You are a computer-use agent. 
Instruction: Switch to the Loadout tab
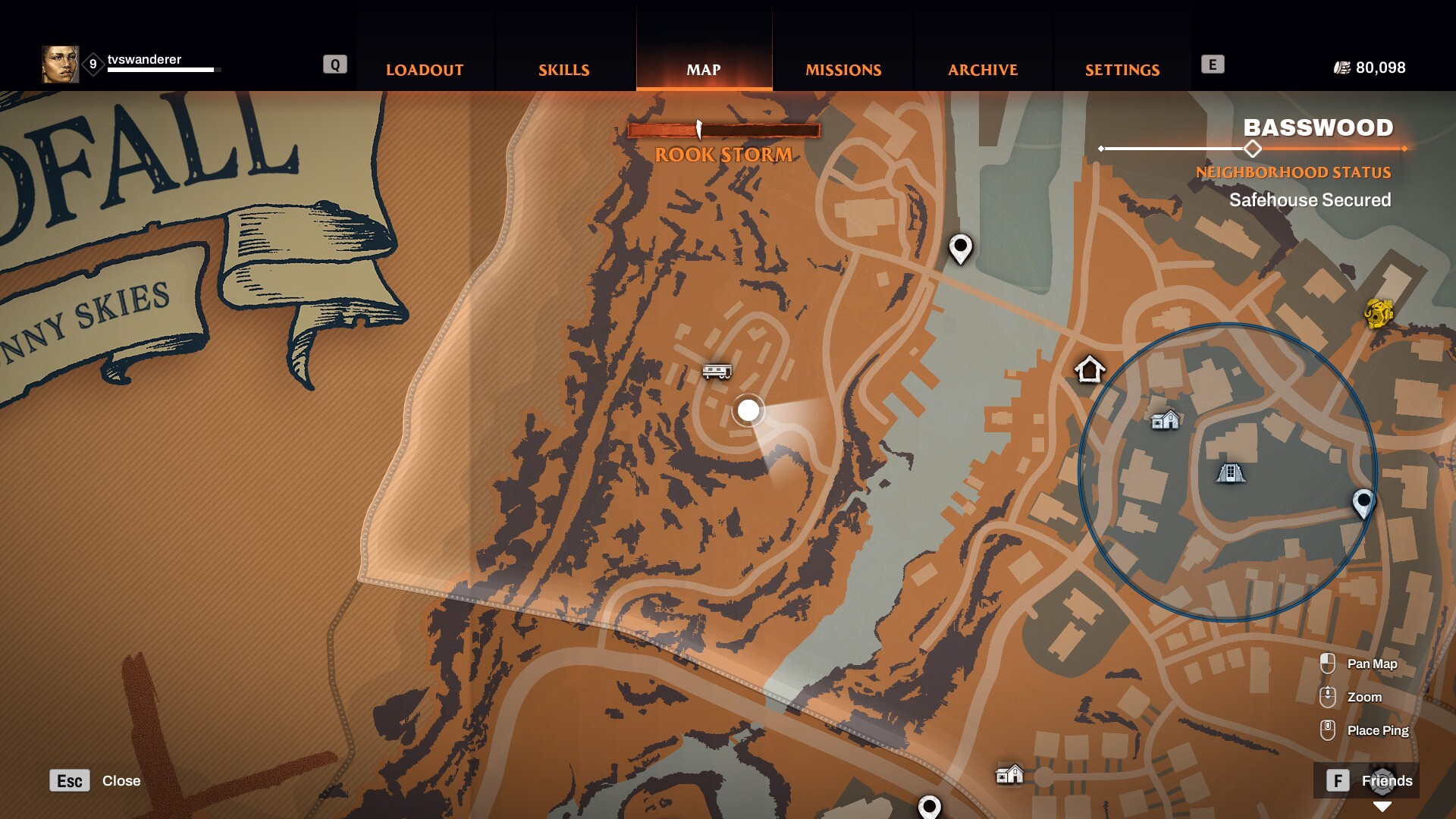[425, 70]
